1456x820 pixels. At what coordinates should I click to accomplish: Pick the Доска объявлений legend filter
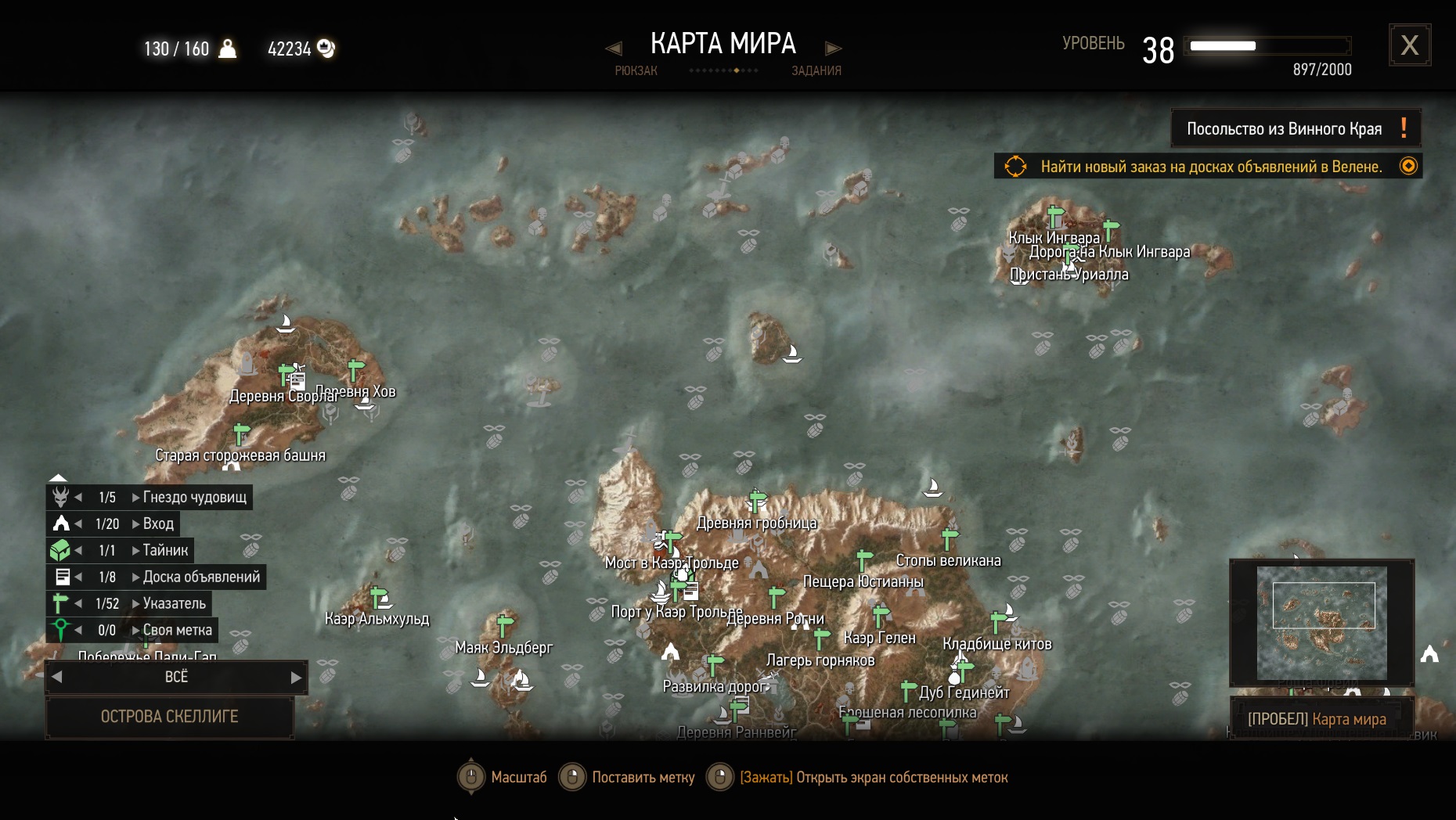pyautogui.click(x=201, y=577)
